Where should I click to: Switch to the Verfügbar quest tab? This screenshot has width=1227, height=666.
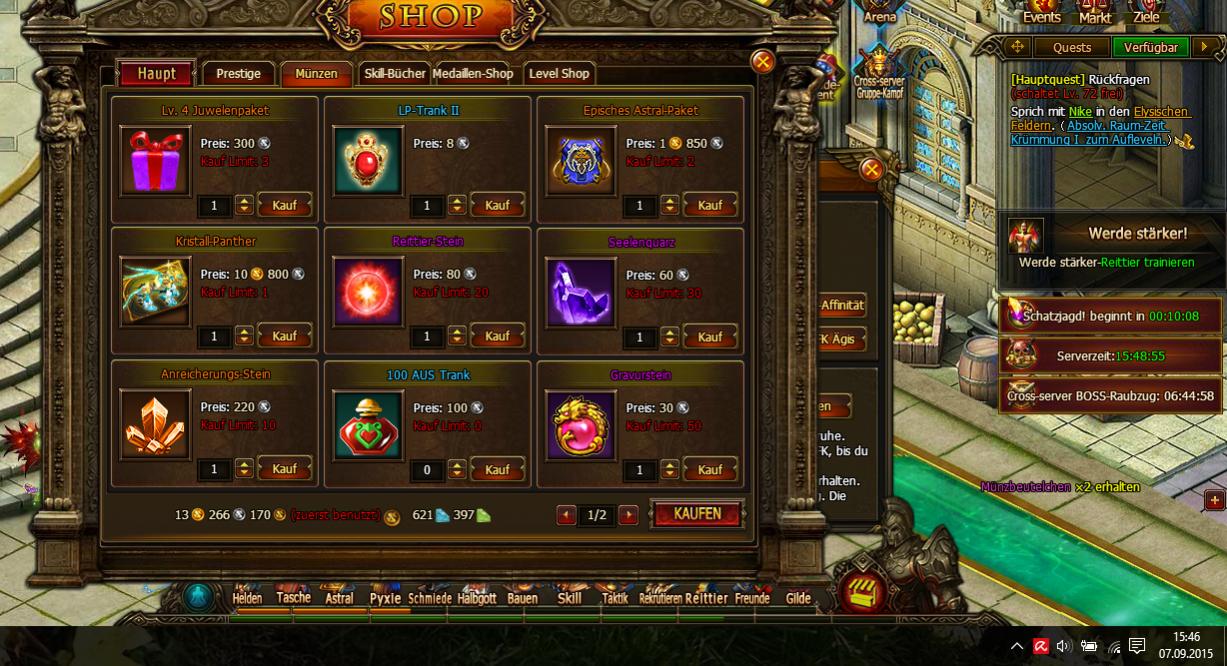point(1150,47)
